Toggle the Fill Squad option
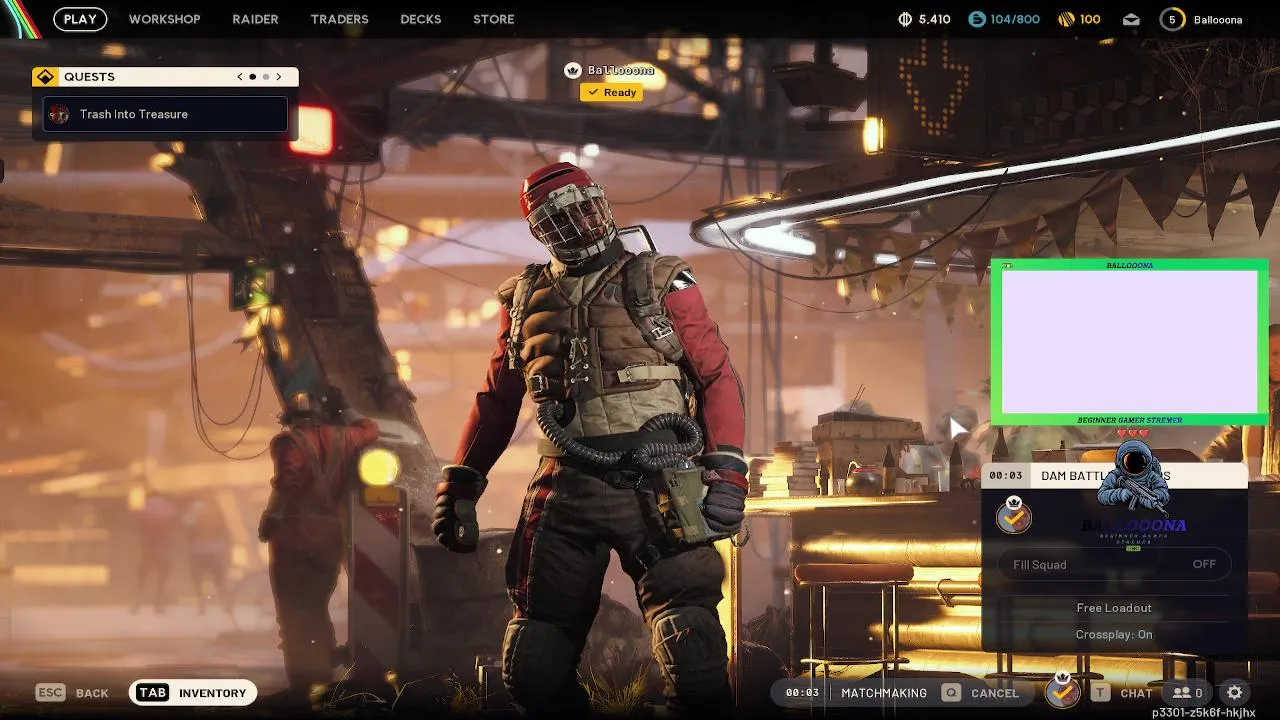The width and height of the screenshot is (1280, 720). click(x=1114, y=564)
